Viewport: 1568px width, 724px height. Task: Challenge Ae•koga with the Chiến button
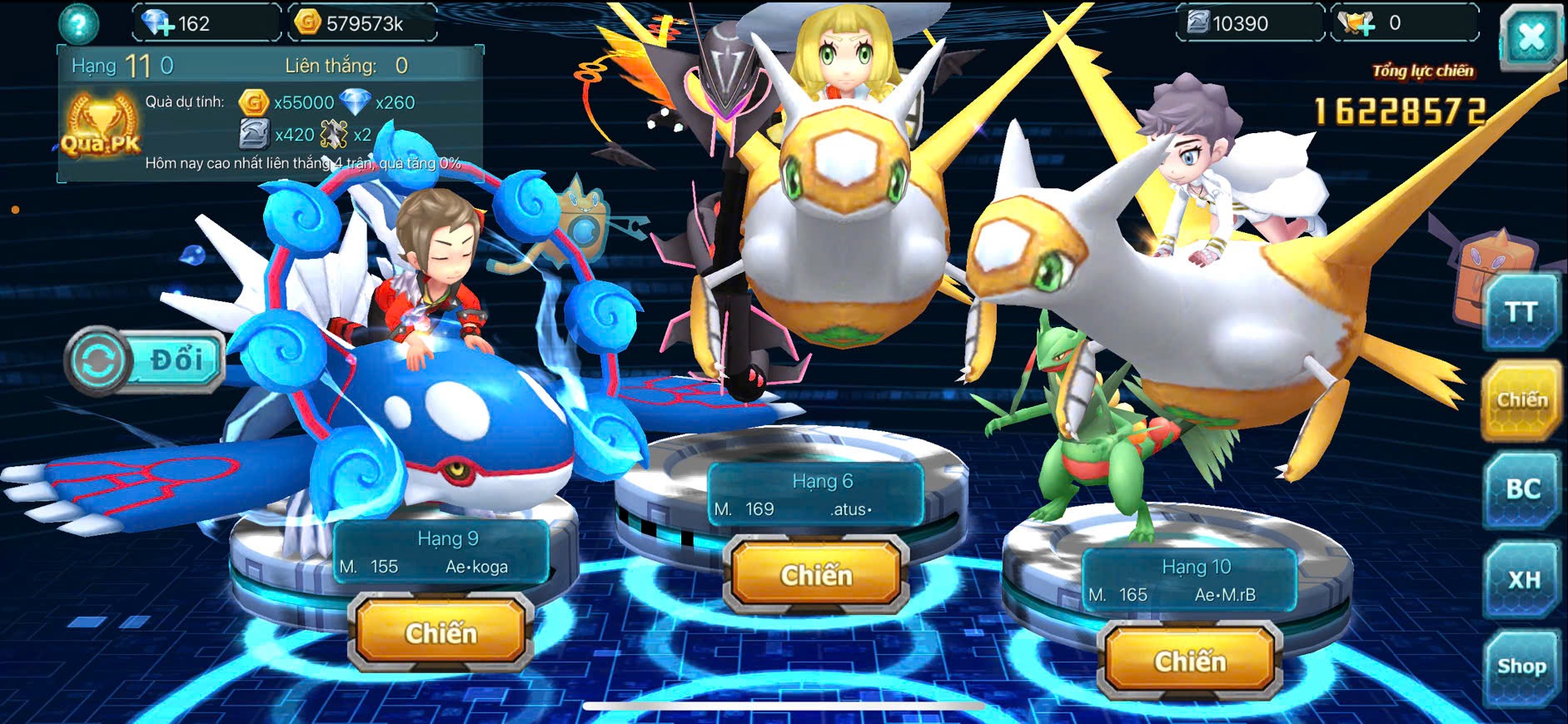tap(441, 633)
